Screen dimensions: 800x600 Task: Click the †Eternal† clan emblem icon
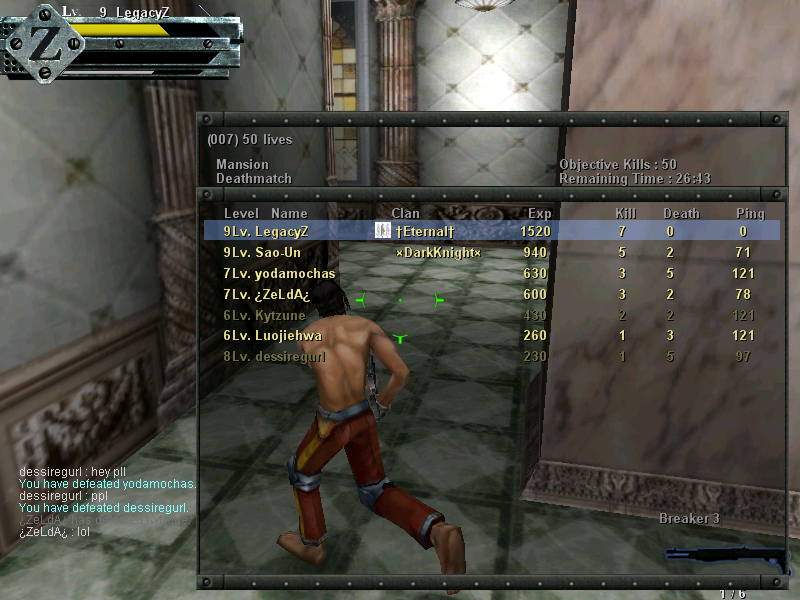382,231
